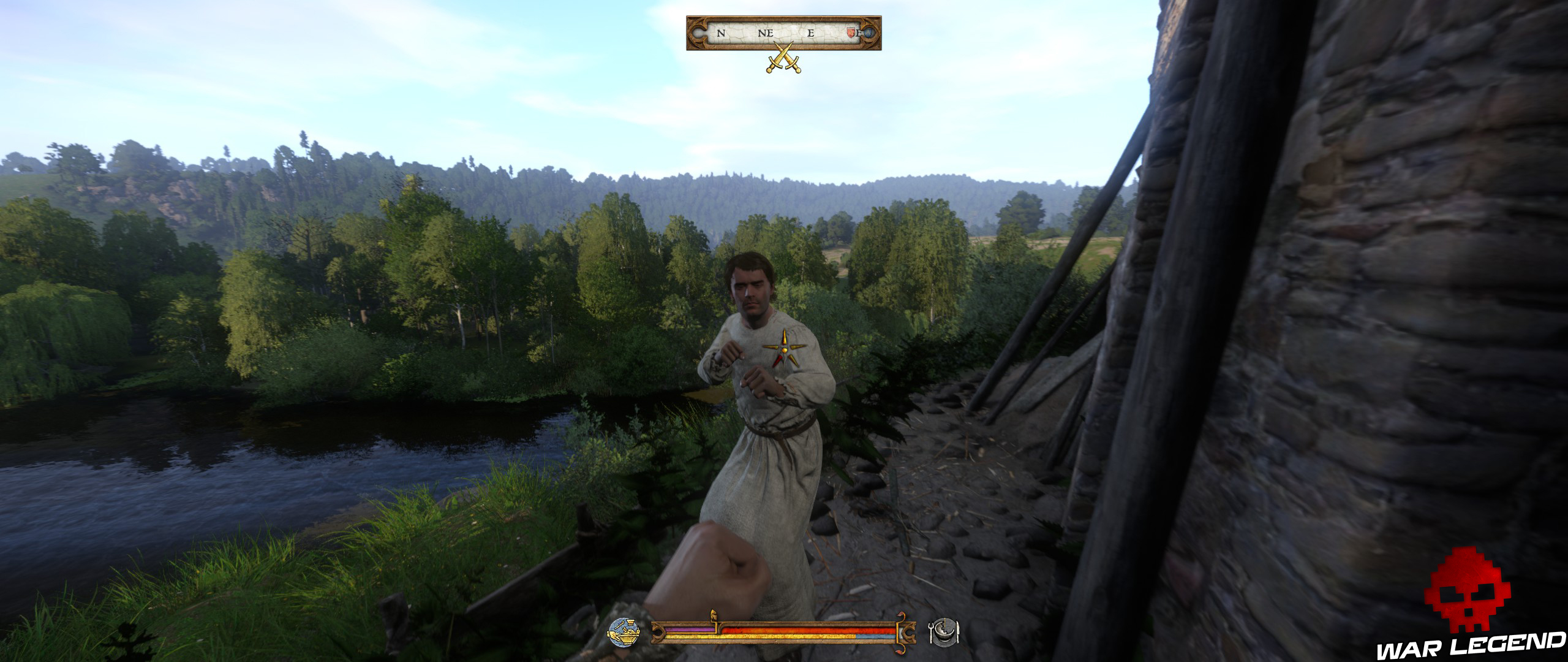
Task: Click the yellow marker above the status bar
Action: tap(714, 614)
